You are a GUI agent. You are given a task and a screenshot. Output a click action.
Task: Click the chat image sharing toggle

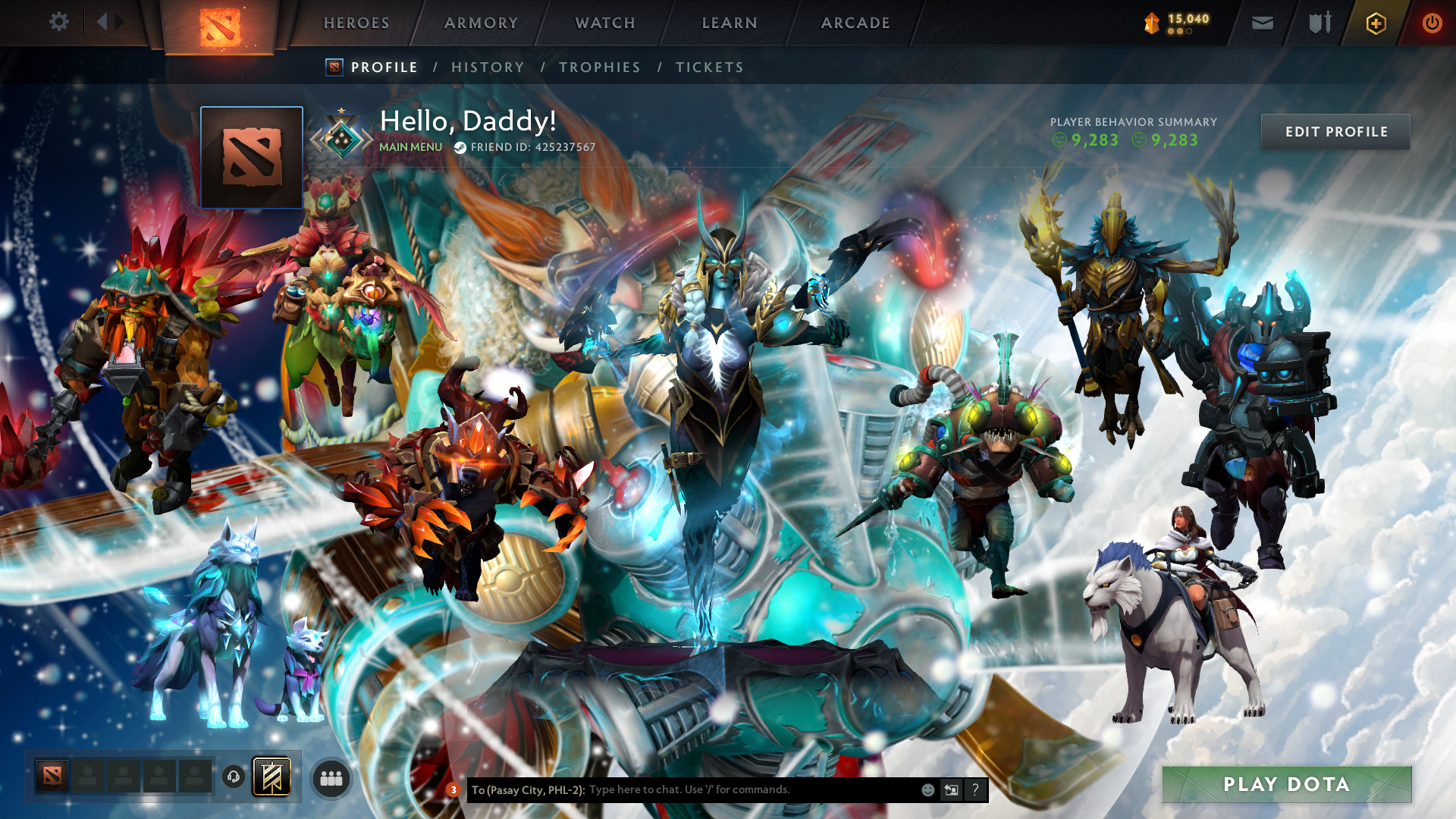tap(951, 789)
